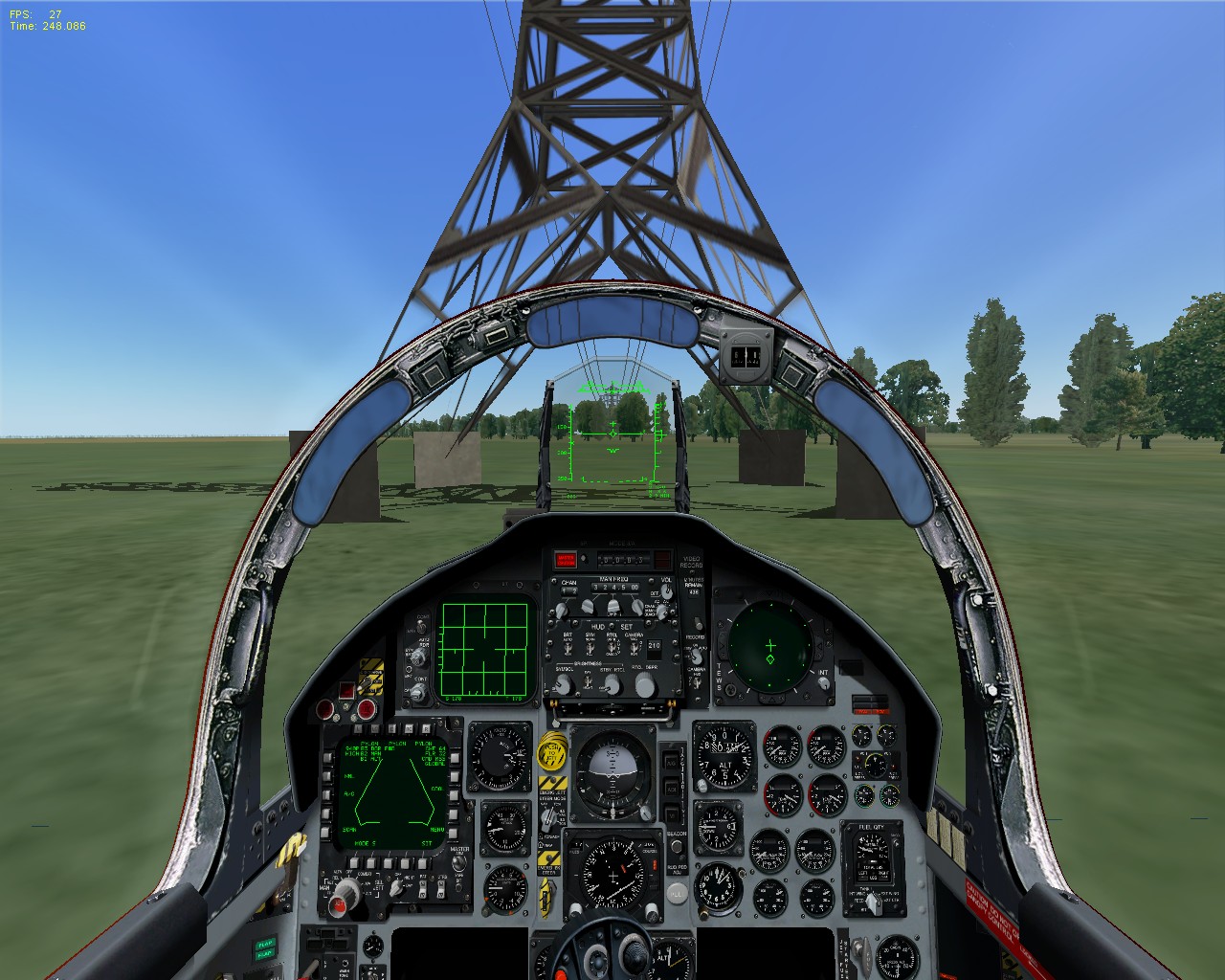1225x980 pixels.
Task: Flip the MASTER ARM switch
Action: (x=458, y=864)
